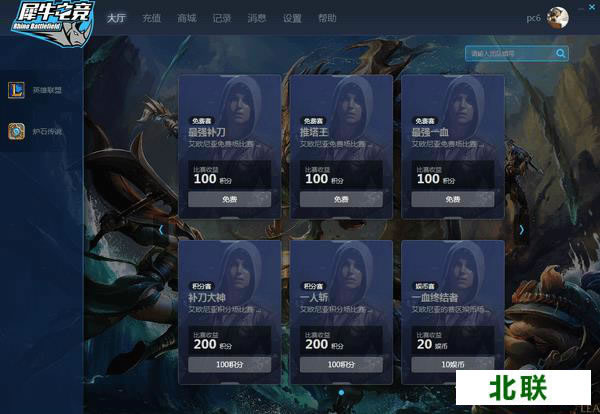Click the pc6 user avatar
Image resolution: width=600 pixels, height=414 pixels.
tap(558, 18)
